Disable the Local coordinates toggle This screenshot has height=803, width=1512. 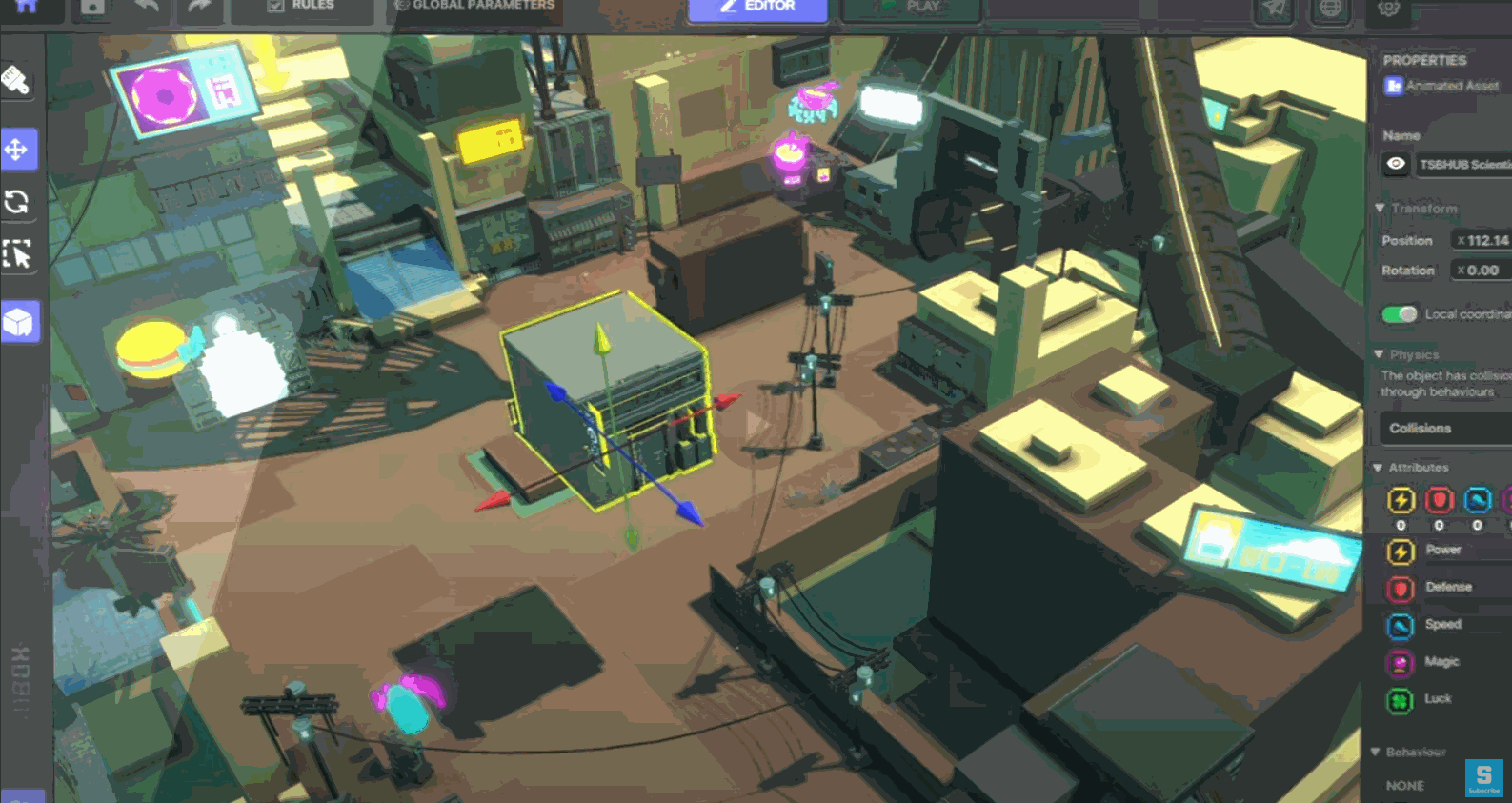[1399, 312]
